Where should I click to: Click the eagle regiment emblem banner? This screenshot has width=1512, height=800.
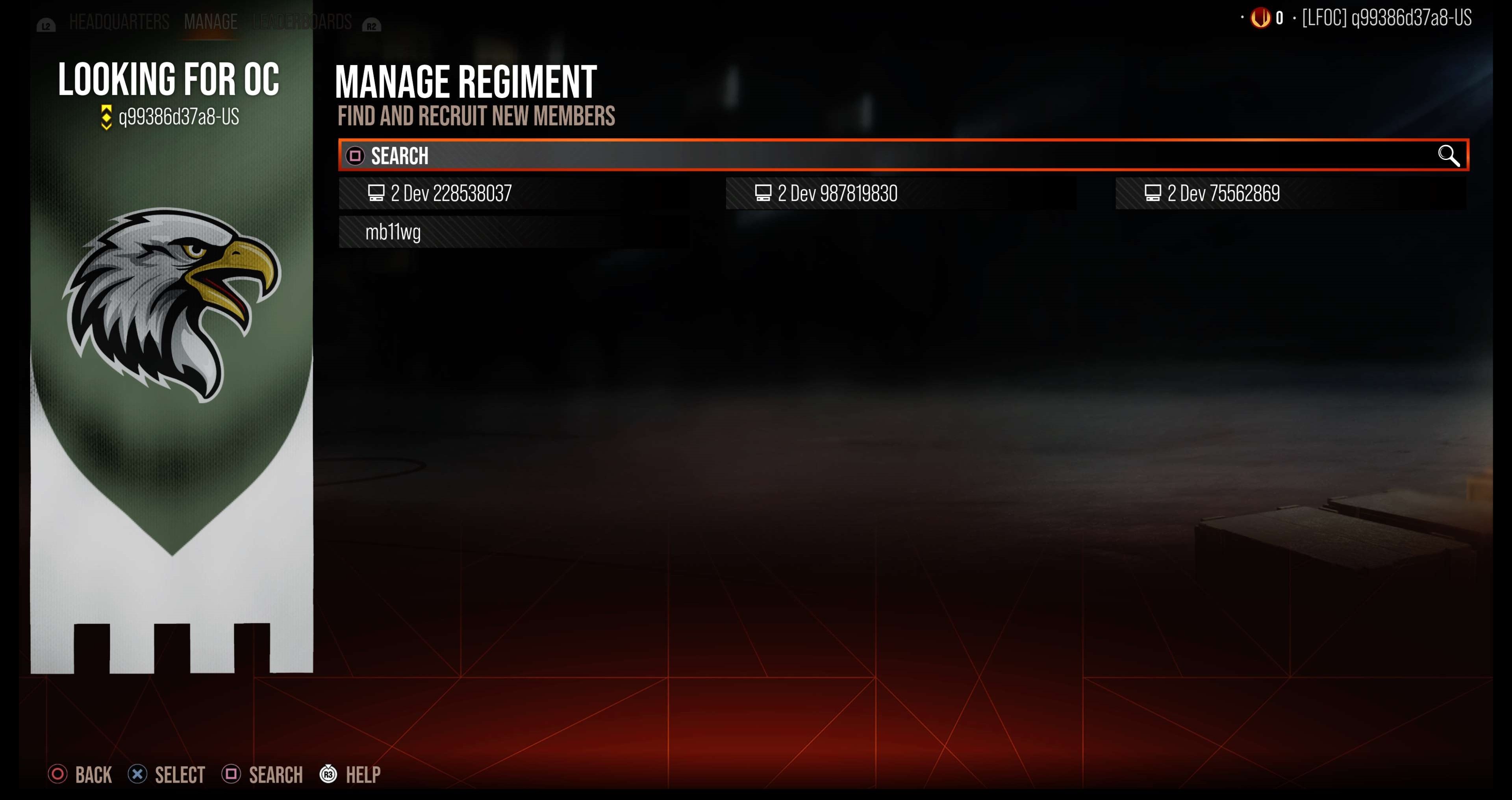(172, 305)
